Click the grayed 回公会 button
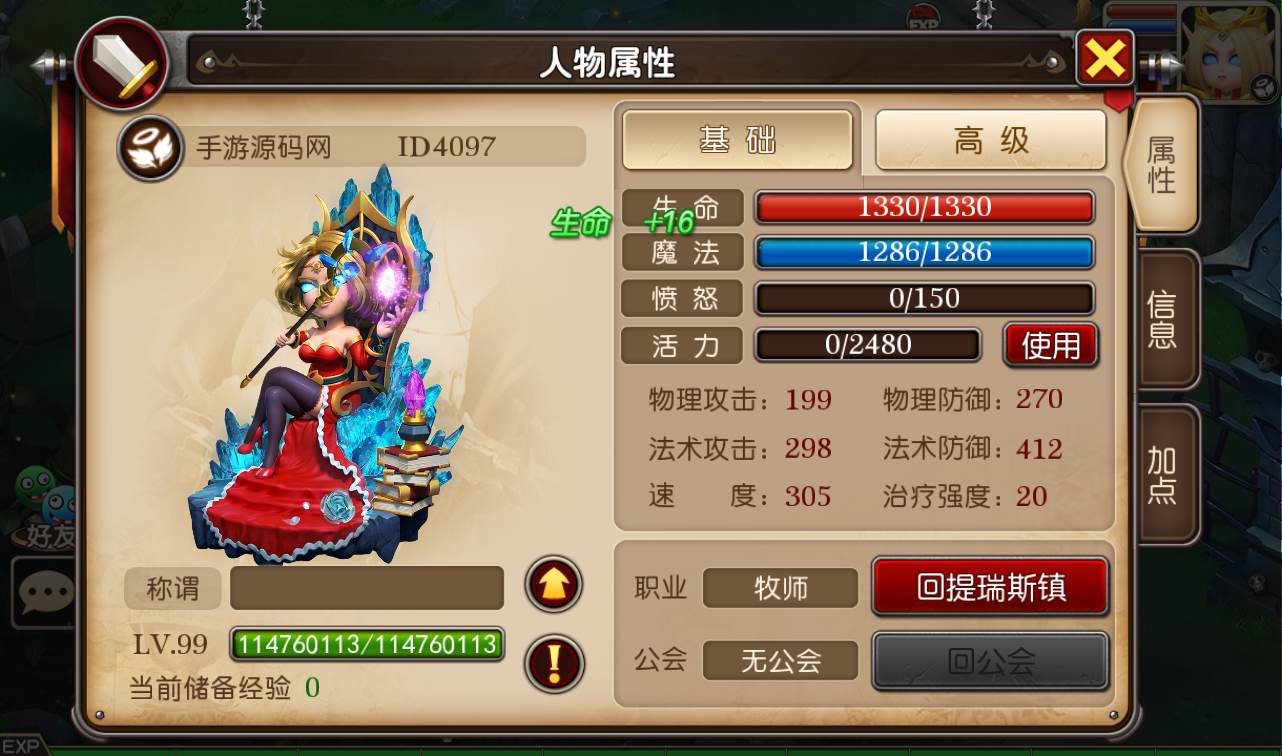The image size is (1282, 756). [x=990, y=661]
